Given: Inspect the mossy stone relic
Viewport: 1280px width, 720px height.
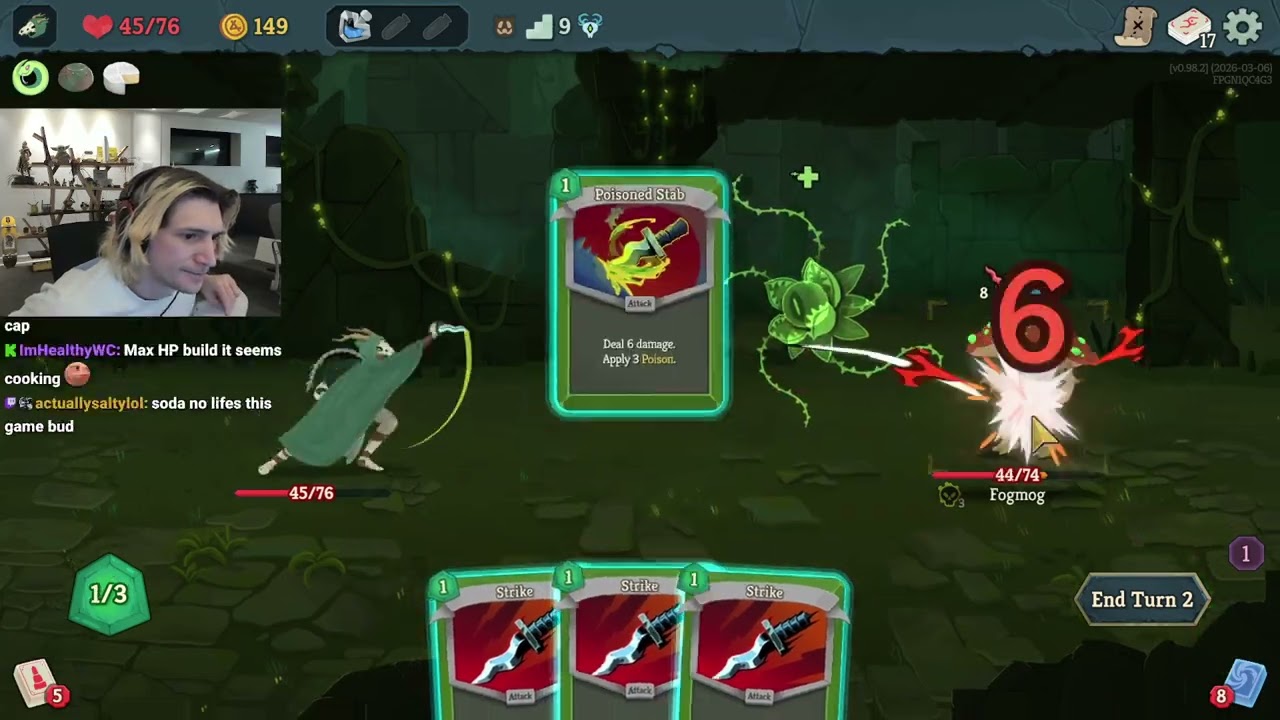Looking at the screenshot, I should pyautogui.click(x=76, y=77).
